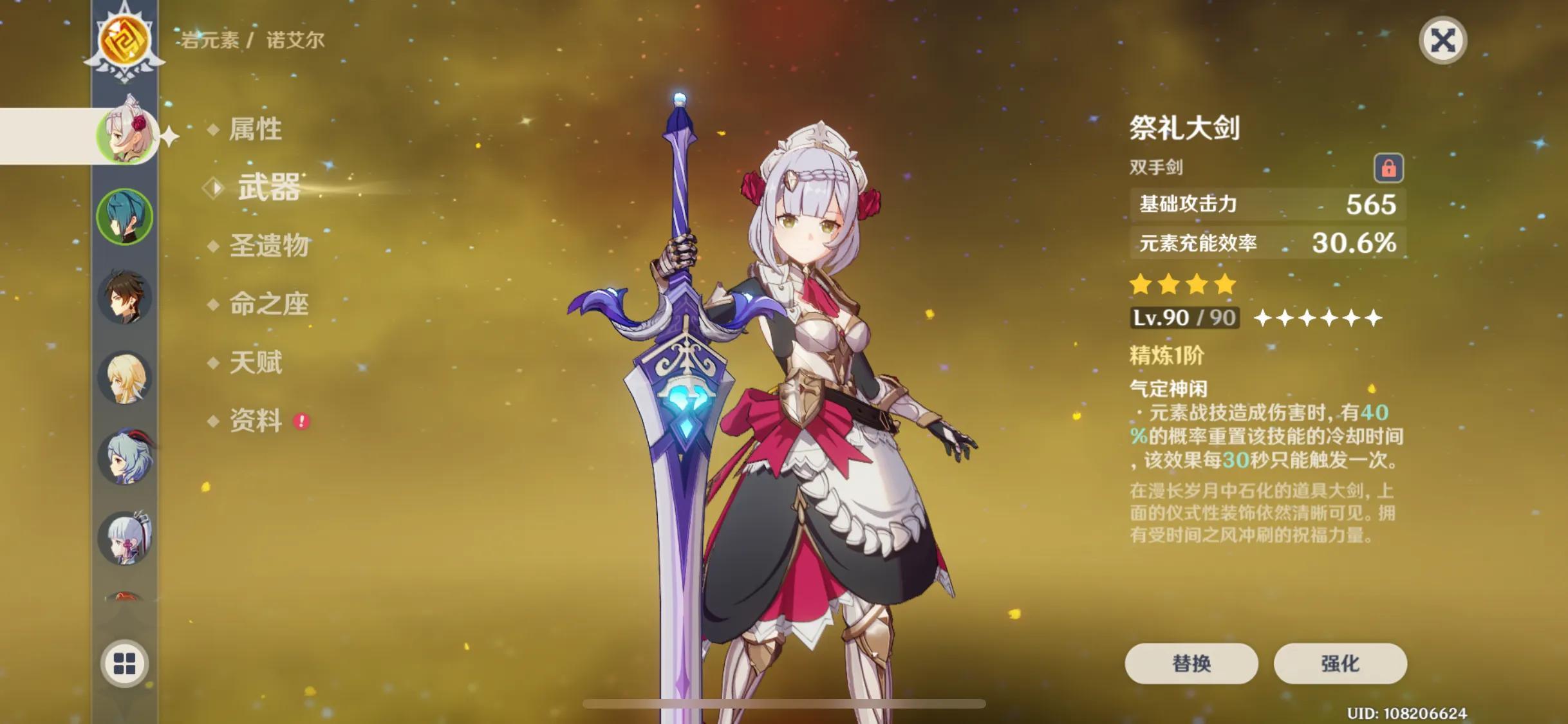Toggle the red weapon lock icon
The width and height of the screenshot is (1568, 724).
1388,168
